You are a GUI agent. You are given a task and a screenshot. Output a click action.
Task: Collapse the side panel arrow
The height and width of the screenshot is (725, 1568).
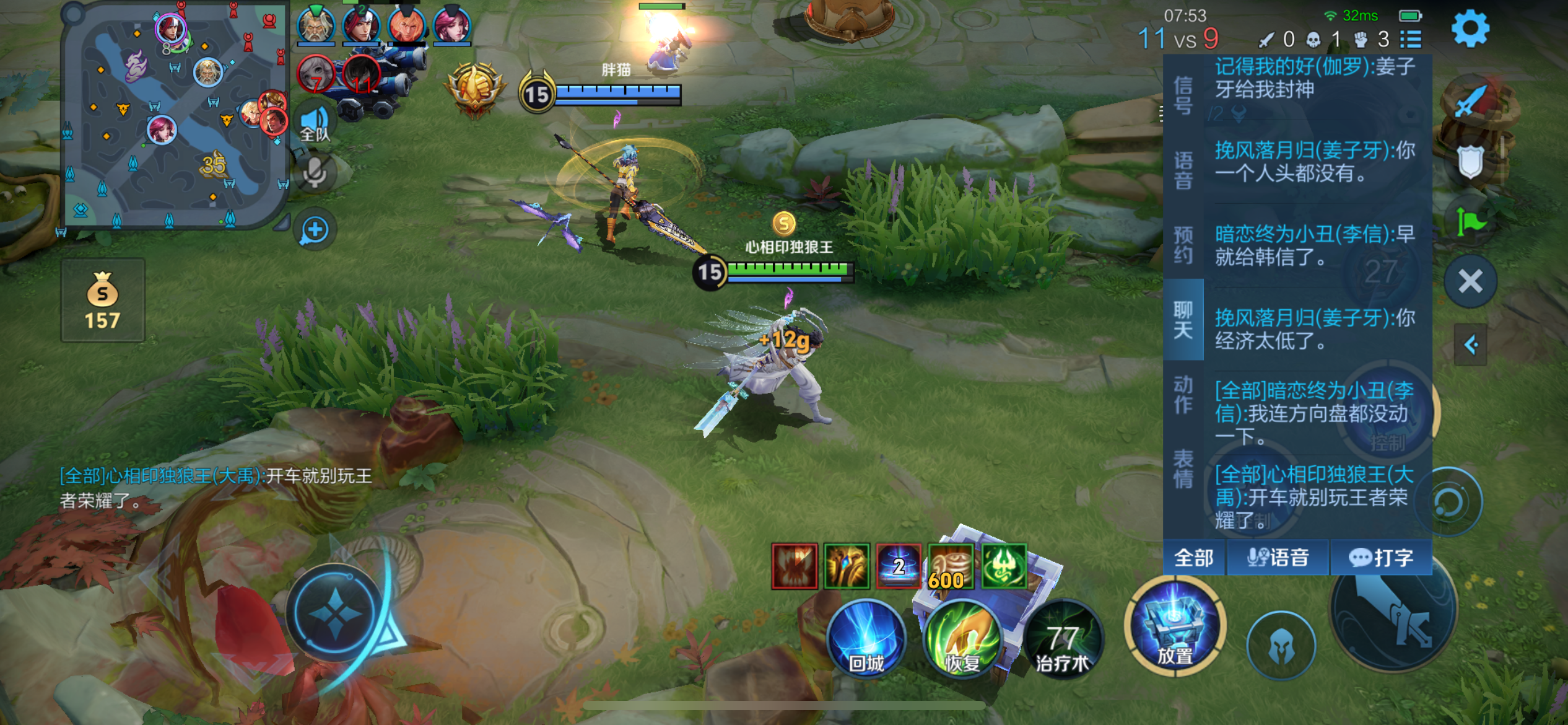pos(1471,345)
